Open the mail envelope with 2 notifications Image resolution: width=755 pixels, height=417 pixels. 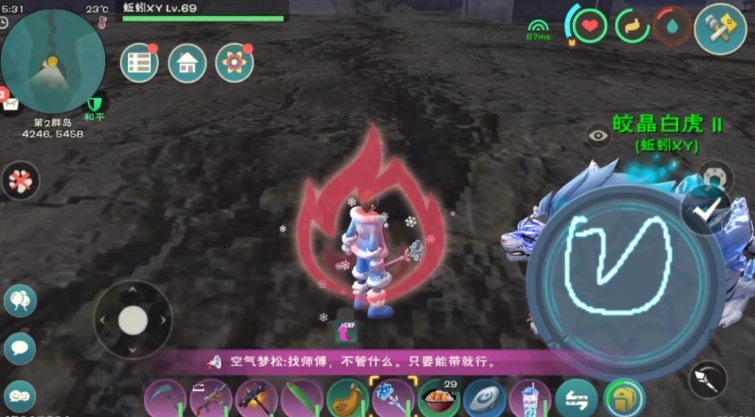click(10, 103)
